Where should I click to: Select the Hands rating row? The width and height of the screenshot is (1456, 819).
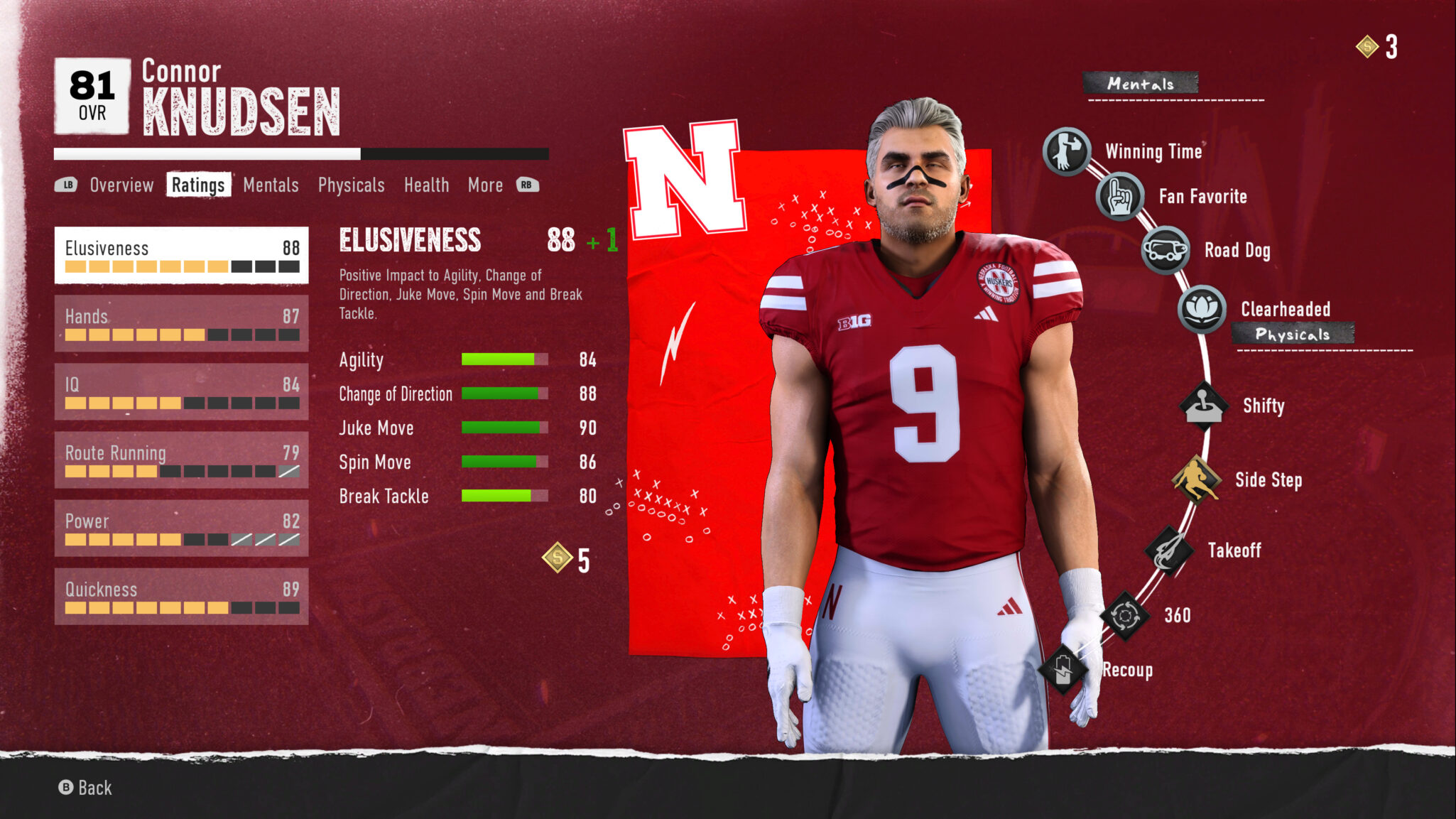181,323
